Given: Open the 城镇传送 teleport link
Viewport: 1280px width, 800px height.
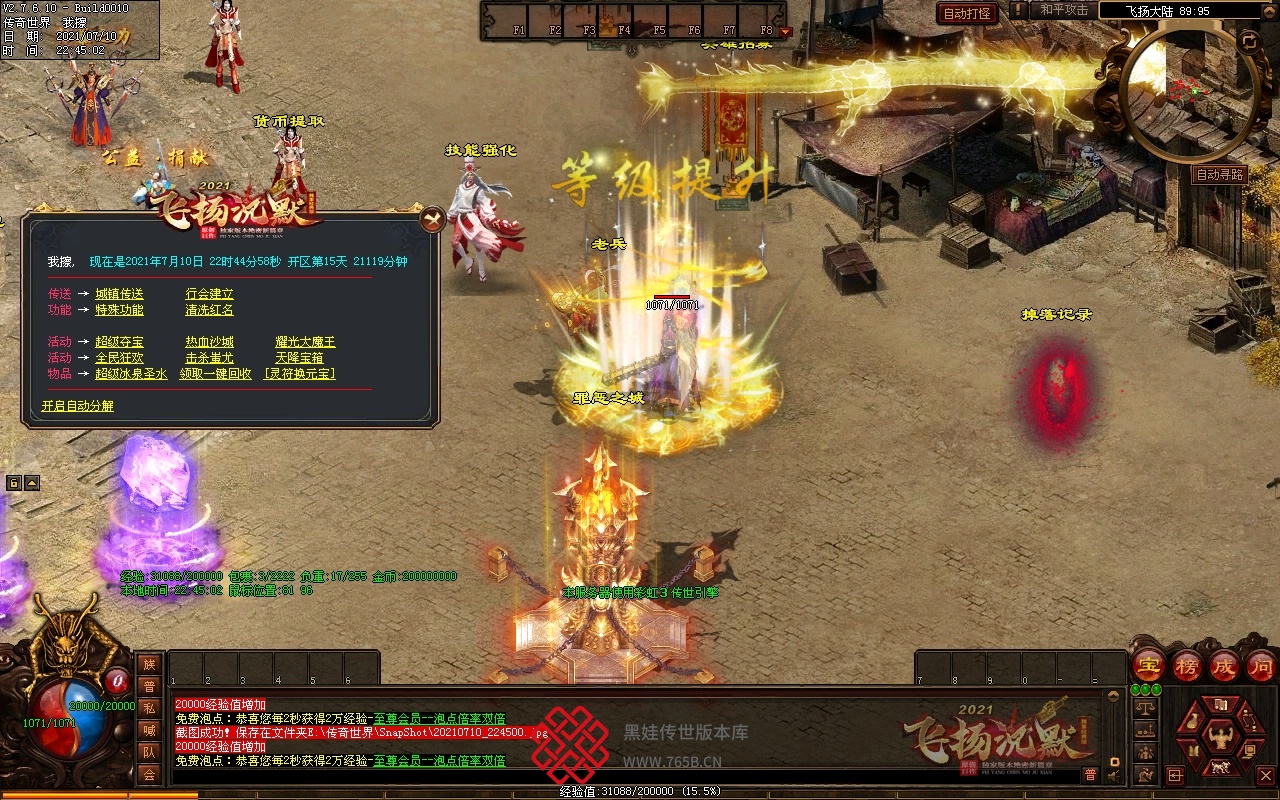Looking at the screenshot, I should 119,294.
